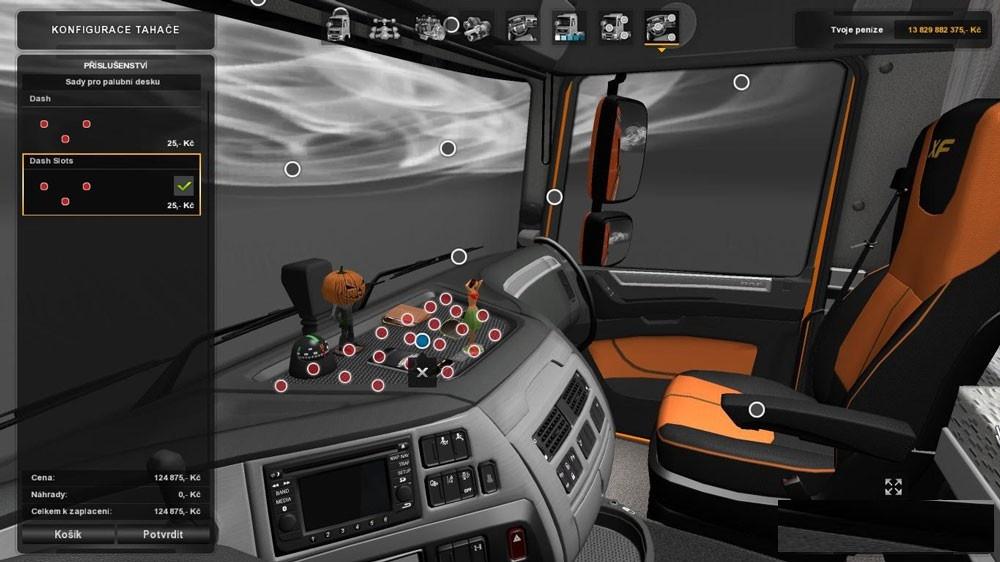Viewport: 1000px width, 562px height.
Task: Select the accessory slot on the seat armrest
Action: point(756,409)
